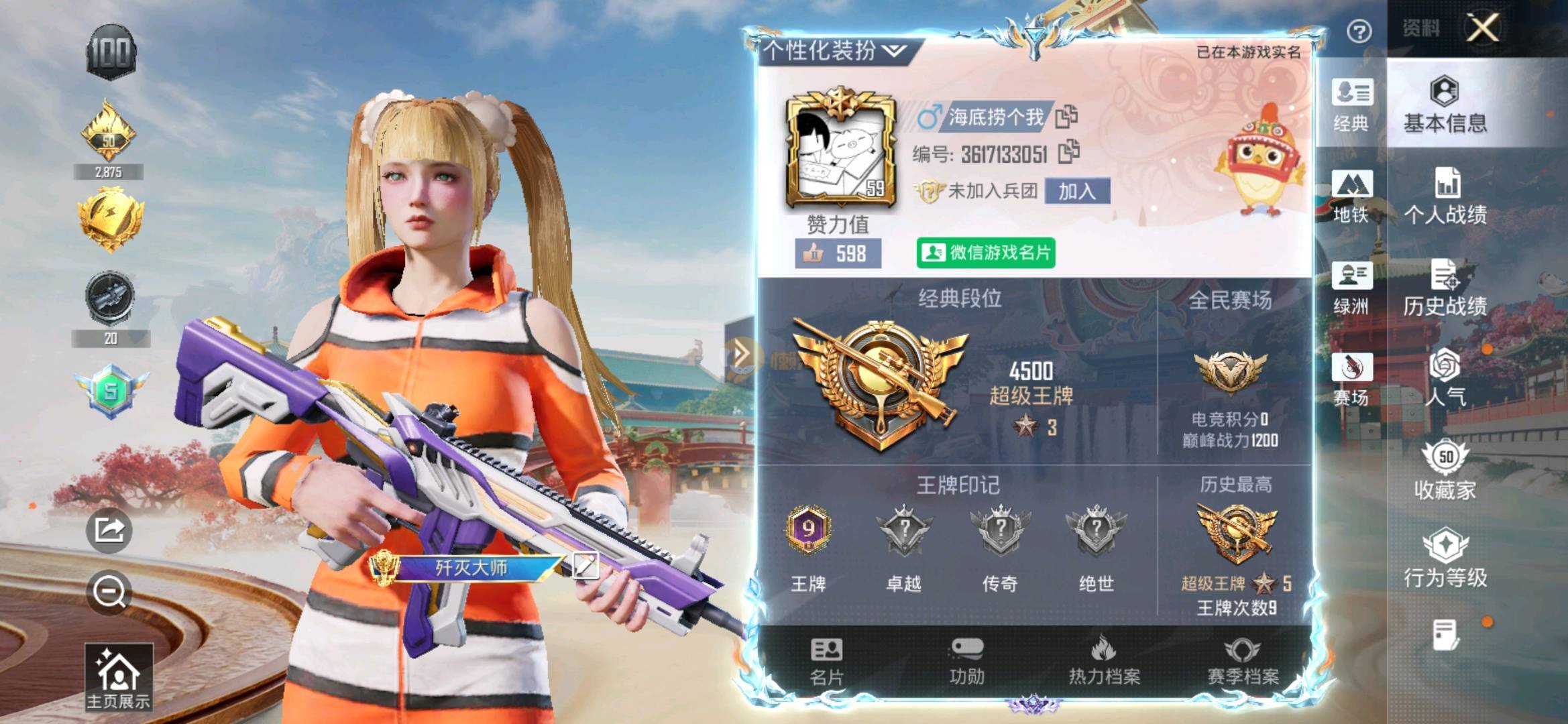Viewport: 1568px width, 724px height.
Task: View the 热力档案 tab
Action: pos(1104,662)
